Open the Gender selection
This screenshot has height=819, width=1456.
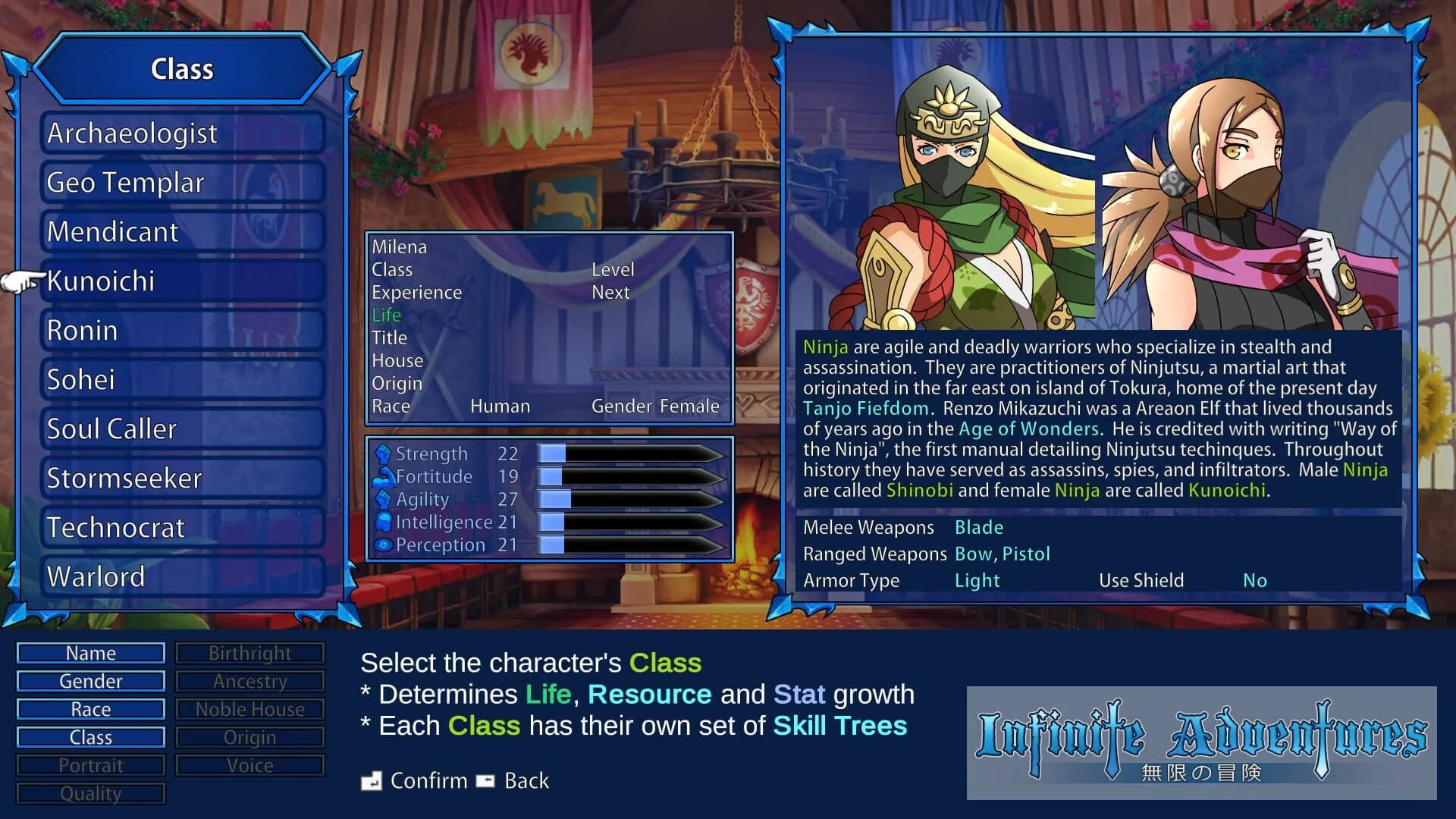[90, 681]
